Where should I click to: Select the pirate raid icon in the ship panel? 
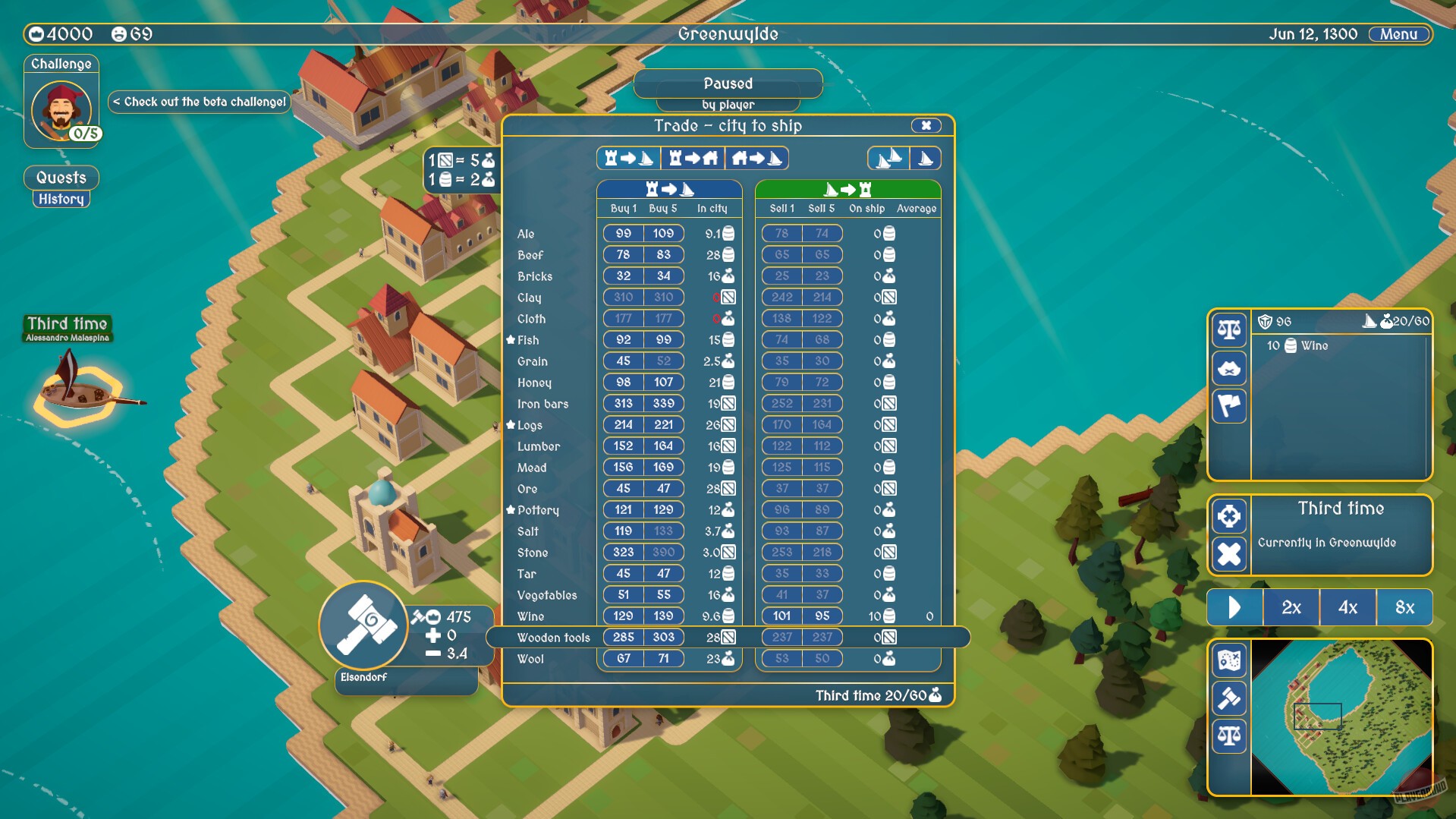pos(1229,368)
